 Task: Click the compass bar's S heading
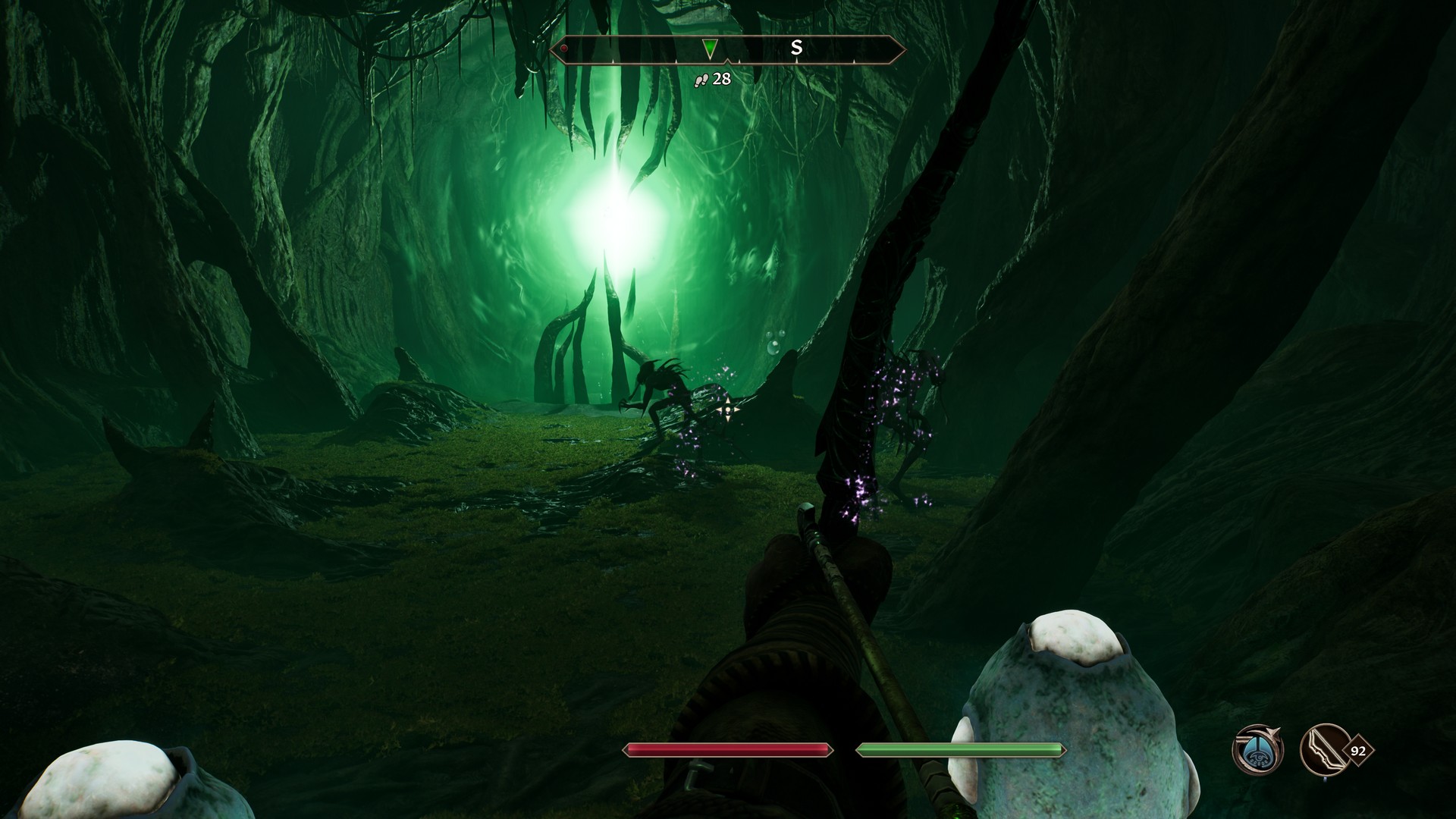point(796,48)
